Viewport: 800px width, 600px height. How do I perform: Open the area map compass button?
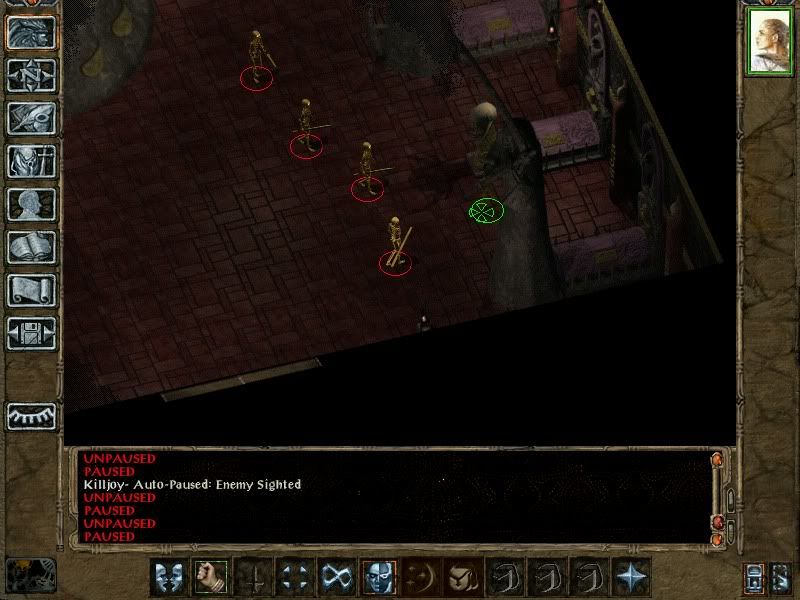tap(31, 76)
